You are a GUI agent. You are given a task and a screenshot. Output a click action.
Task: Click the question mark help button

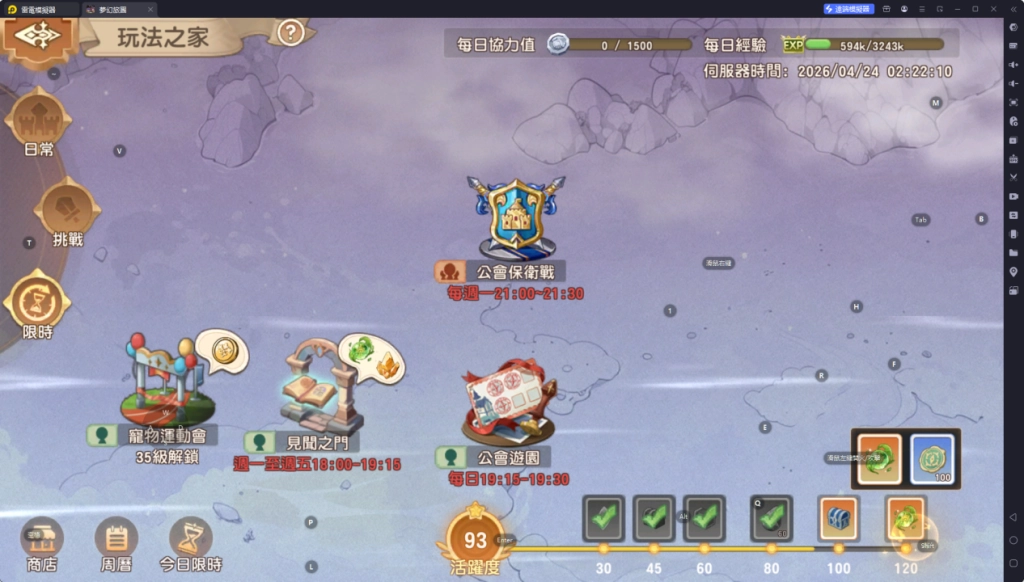coord(290,33)
